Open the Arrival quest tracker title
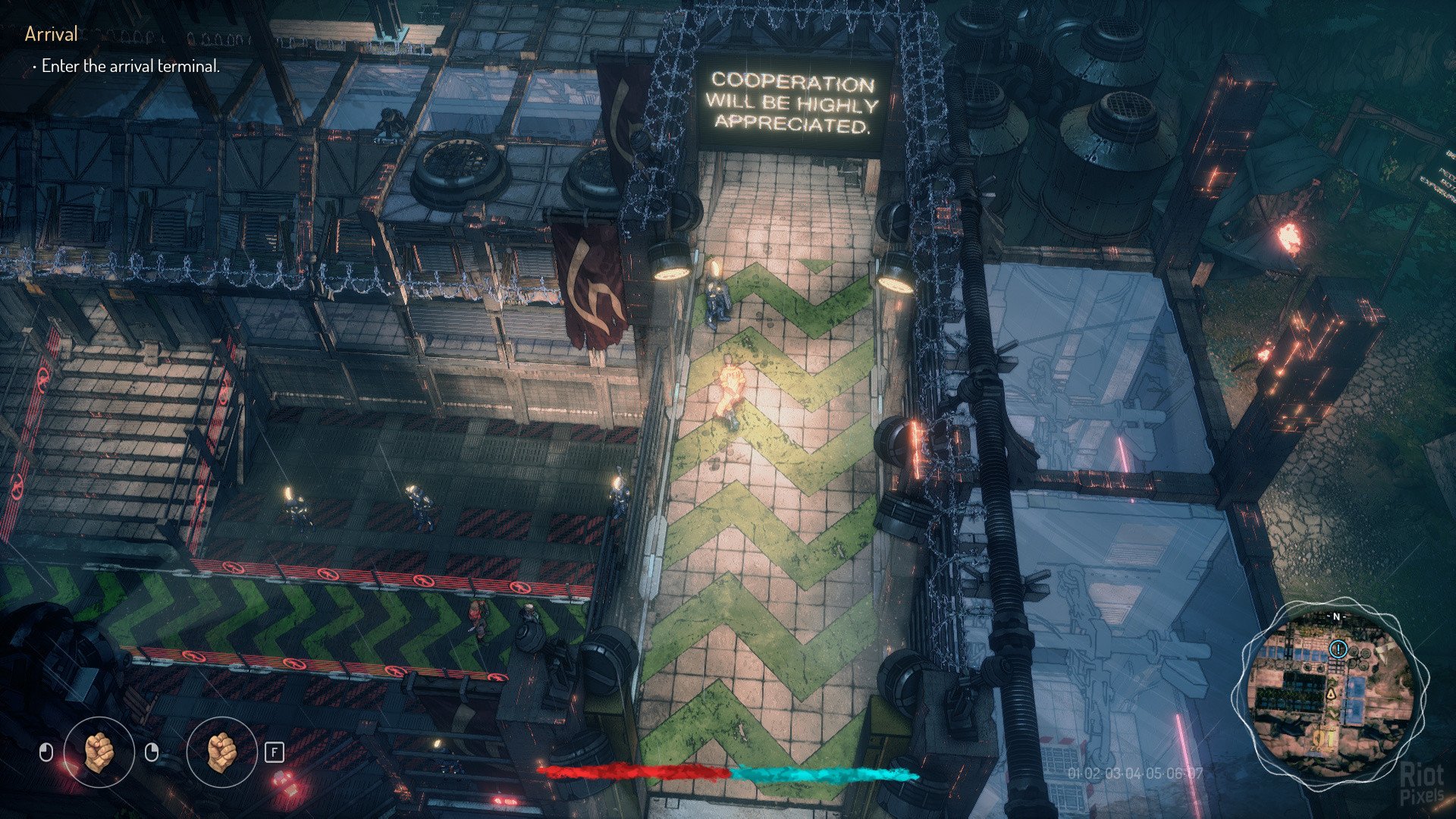1456x819 pixels. point(52,34)
